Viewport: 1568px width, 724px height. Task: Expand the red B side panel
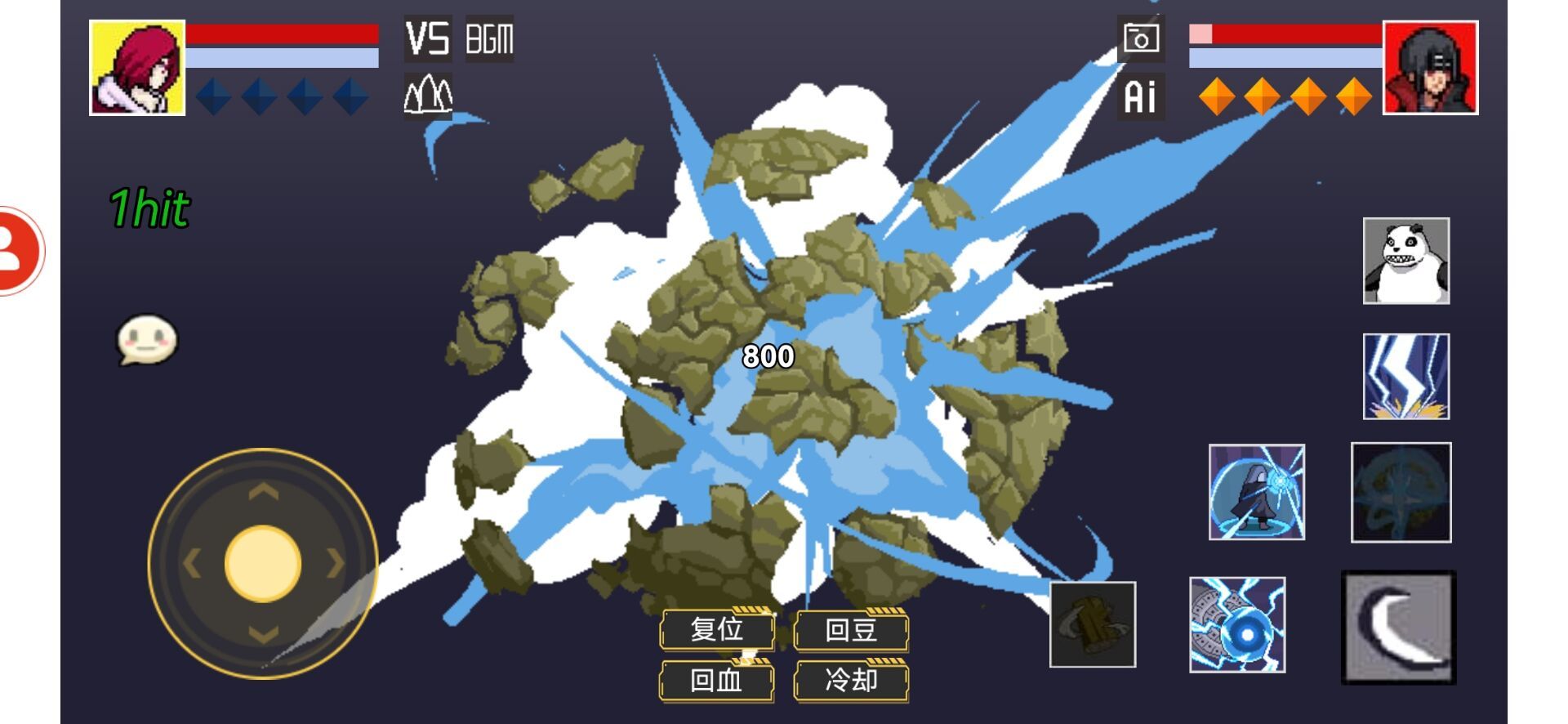tap(16, 249)
